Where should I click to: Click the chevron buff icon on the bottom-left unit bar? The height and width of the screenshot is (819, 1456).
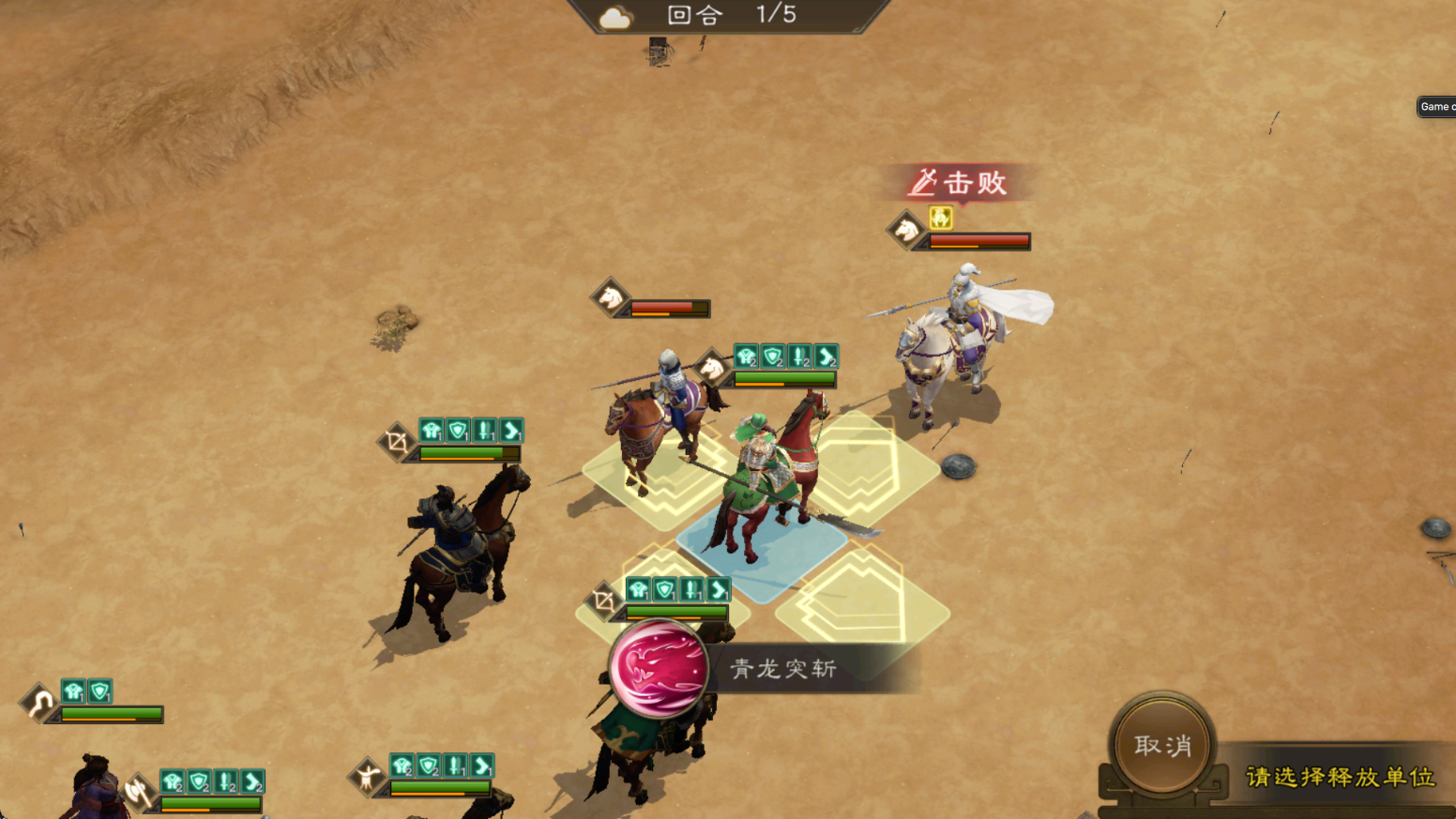click(250, 781)
